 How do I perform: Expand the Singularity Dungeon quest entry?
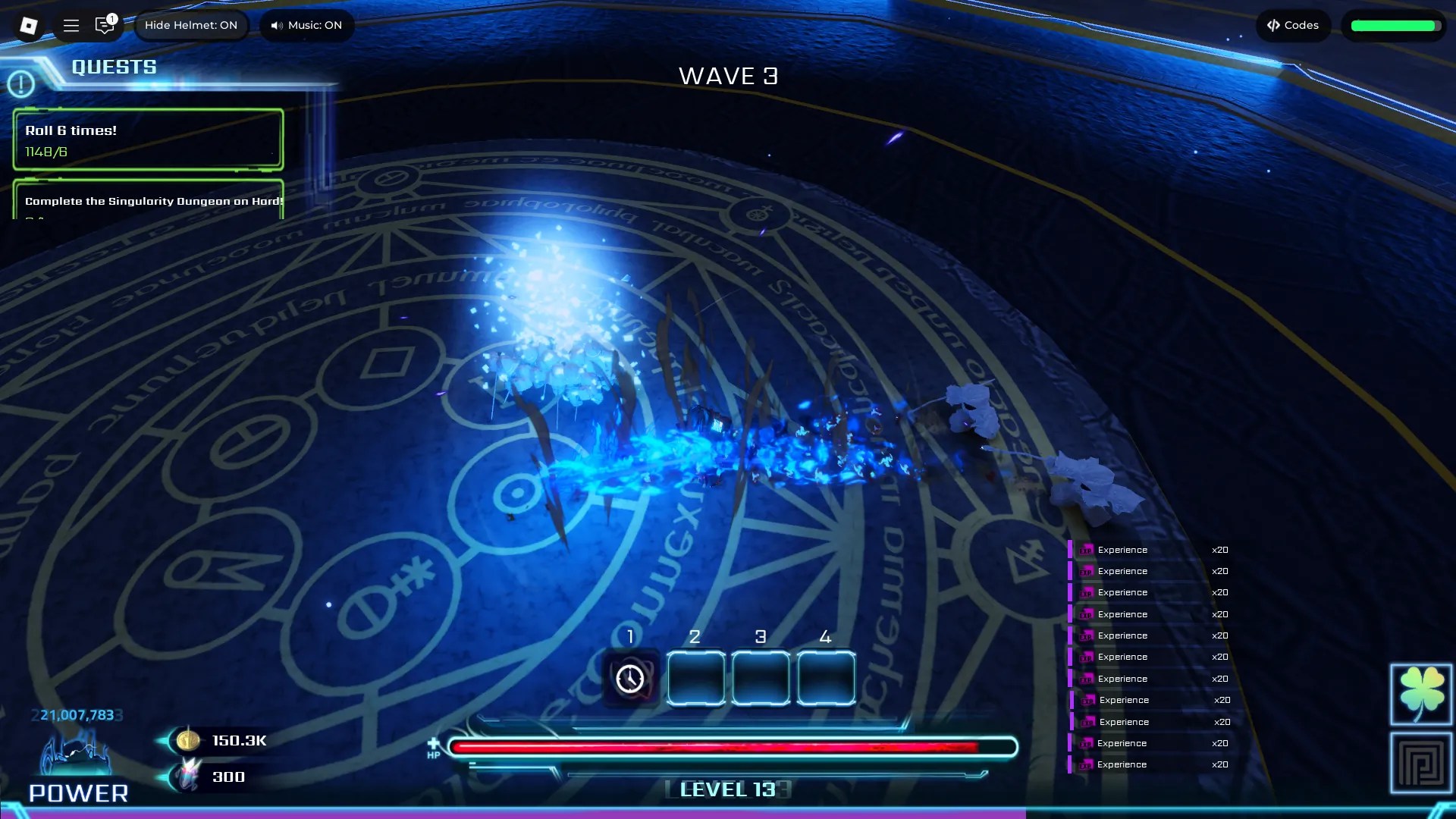click(147, 202)
